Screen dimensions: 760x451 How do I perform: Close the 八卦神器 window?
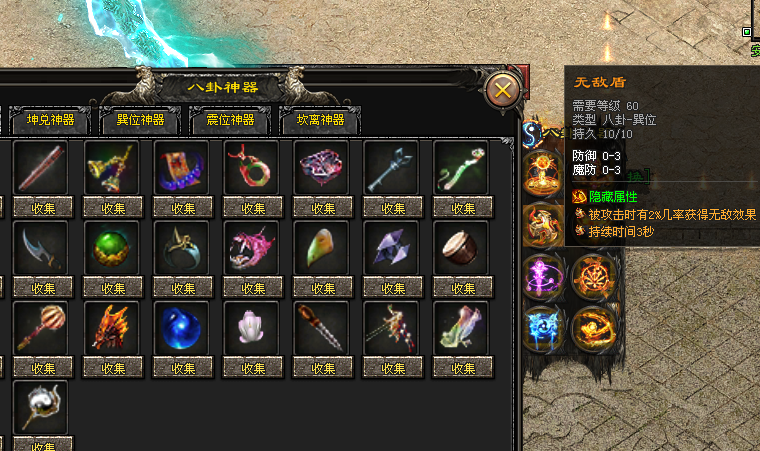coord(503,91)
